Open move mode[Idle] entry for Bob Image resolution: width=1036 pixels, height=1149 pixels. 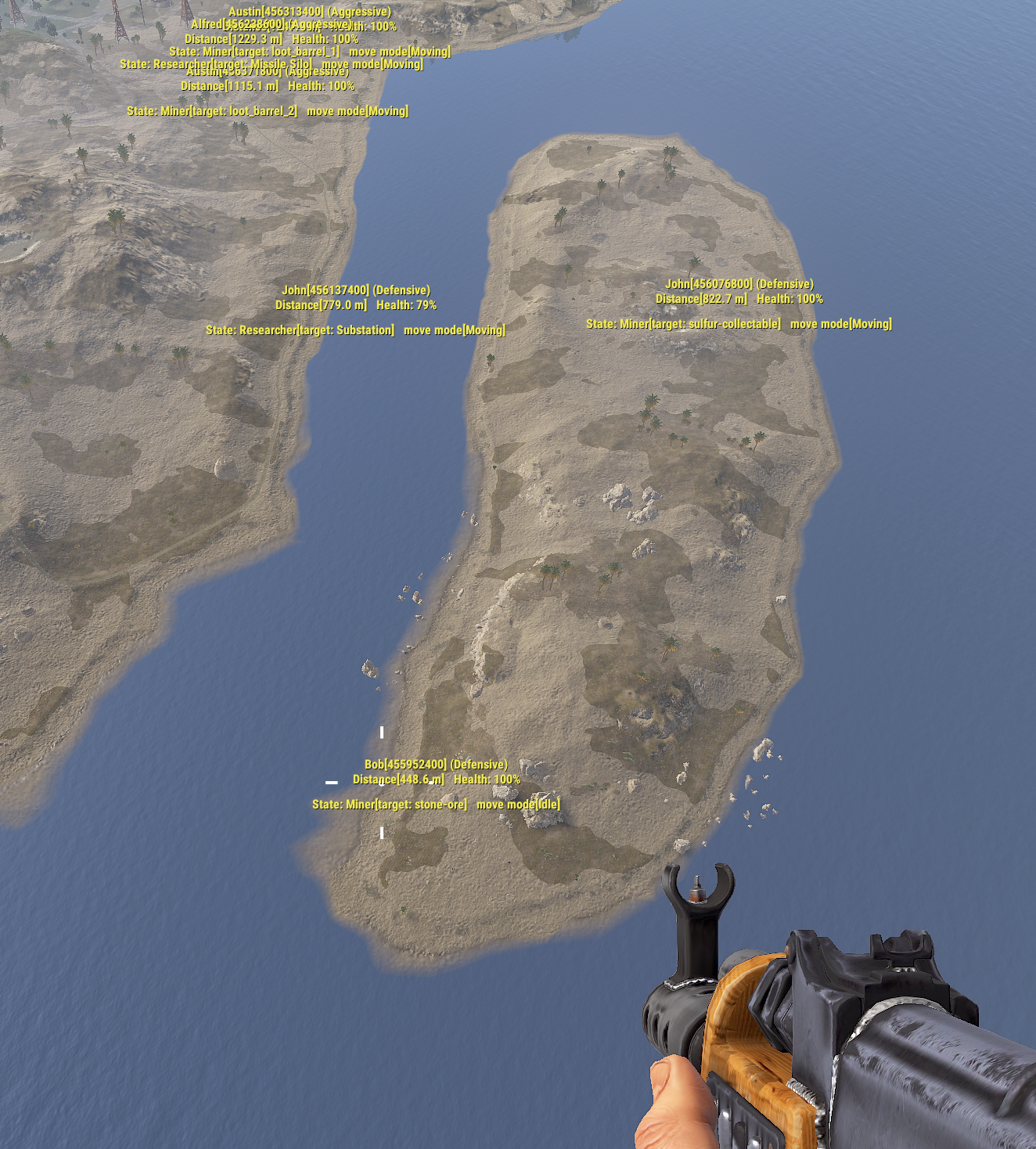coord(520,802)
